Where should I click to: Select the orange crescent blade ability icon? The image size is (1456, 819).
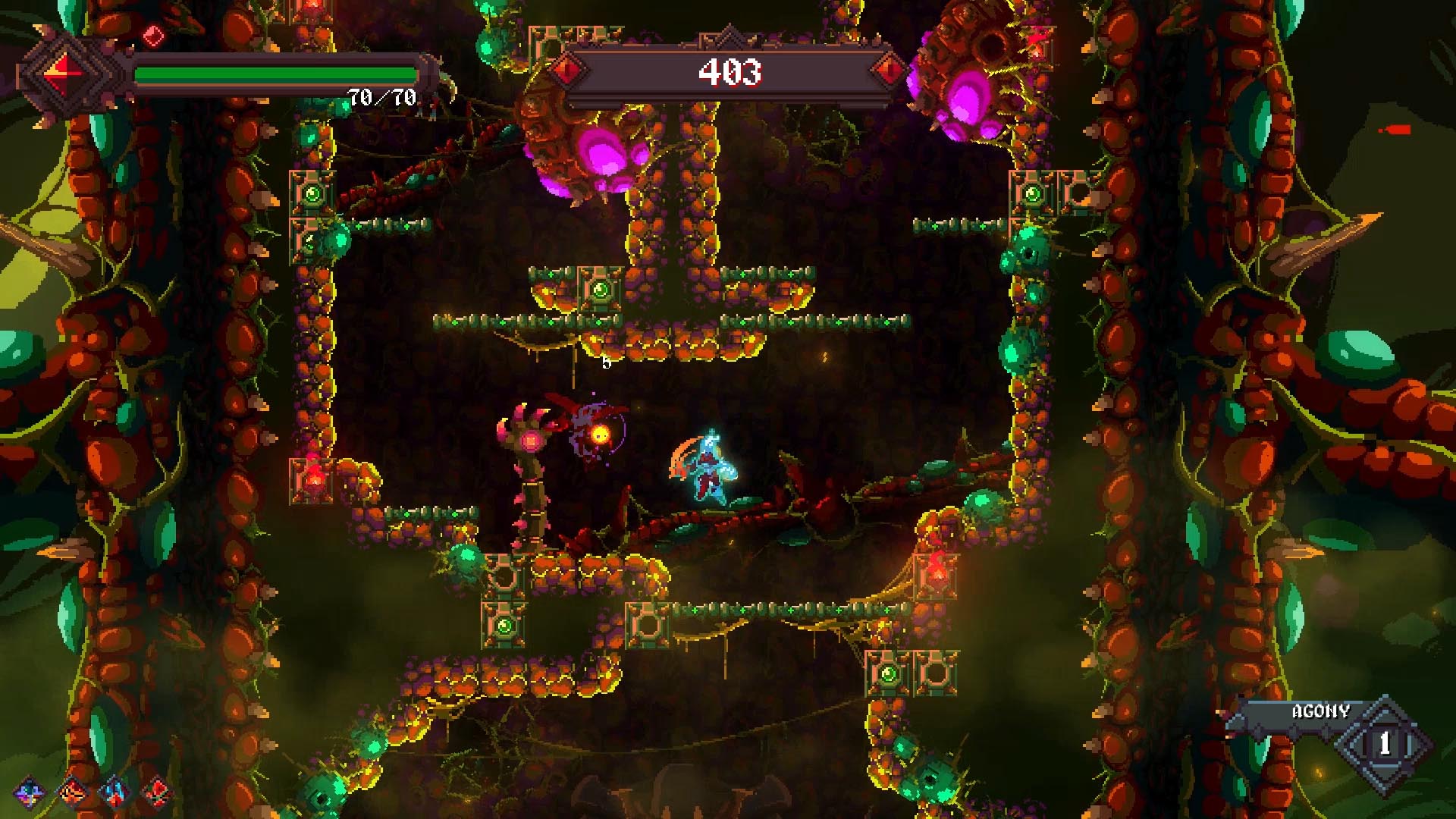tap(72, 792)
